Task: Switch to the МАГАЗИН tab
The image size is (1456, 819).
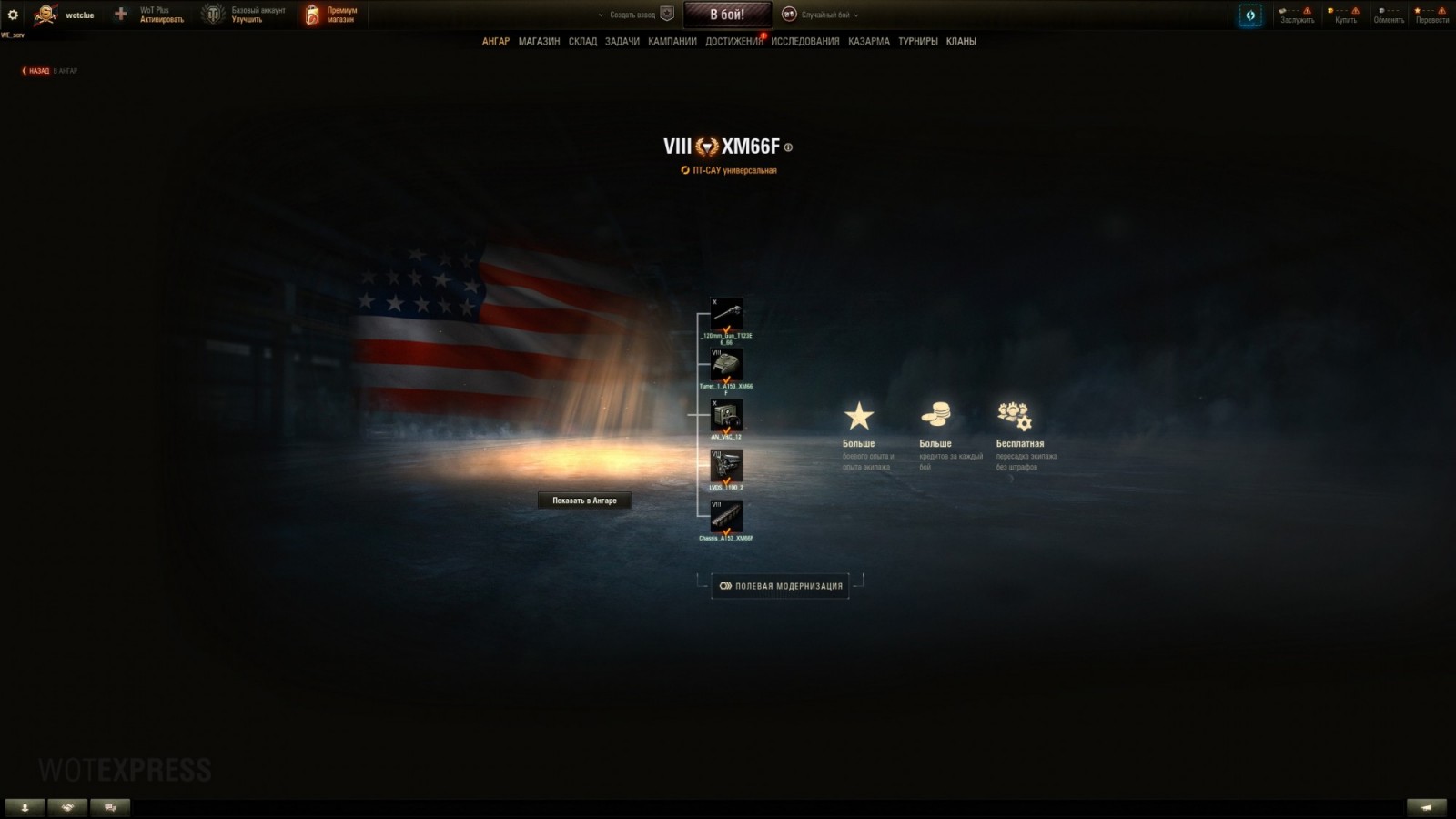Action: click(x=539, y=41)
